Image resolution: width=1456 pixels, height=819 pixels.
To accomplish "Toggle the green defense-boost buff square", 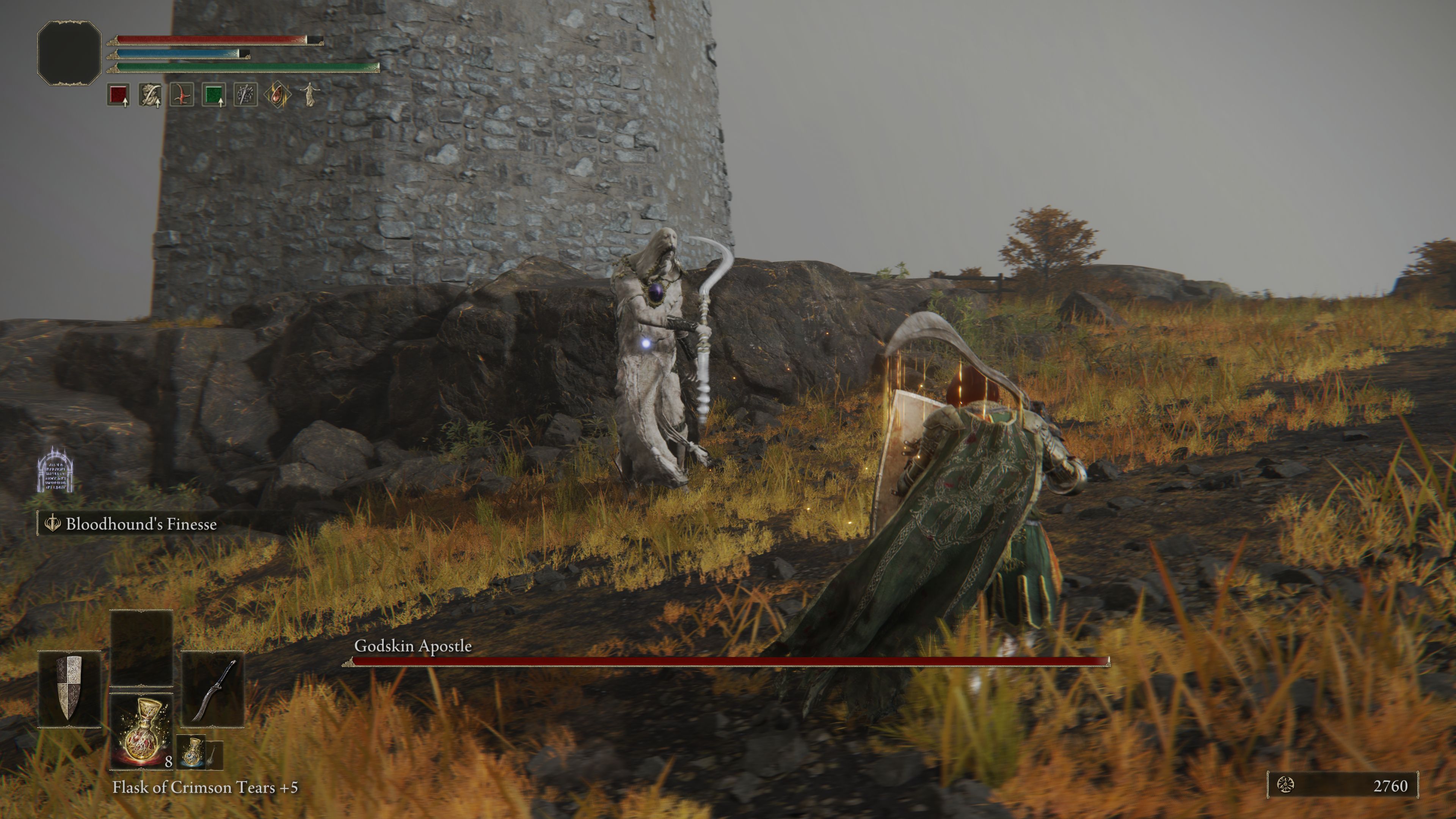I will pyautogui.click(x=214, y=95).
